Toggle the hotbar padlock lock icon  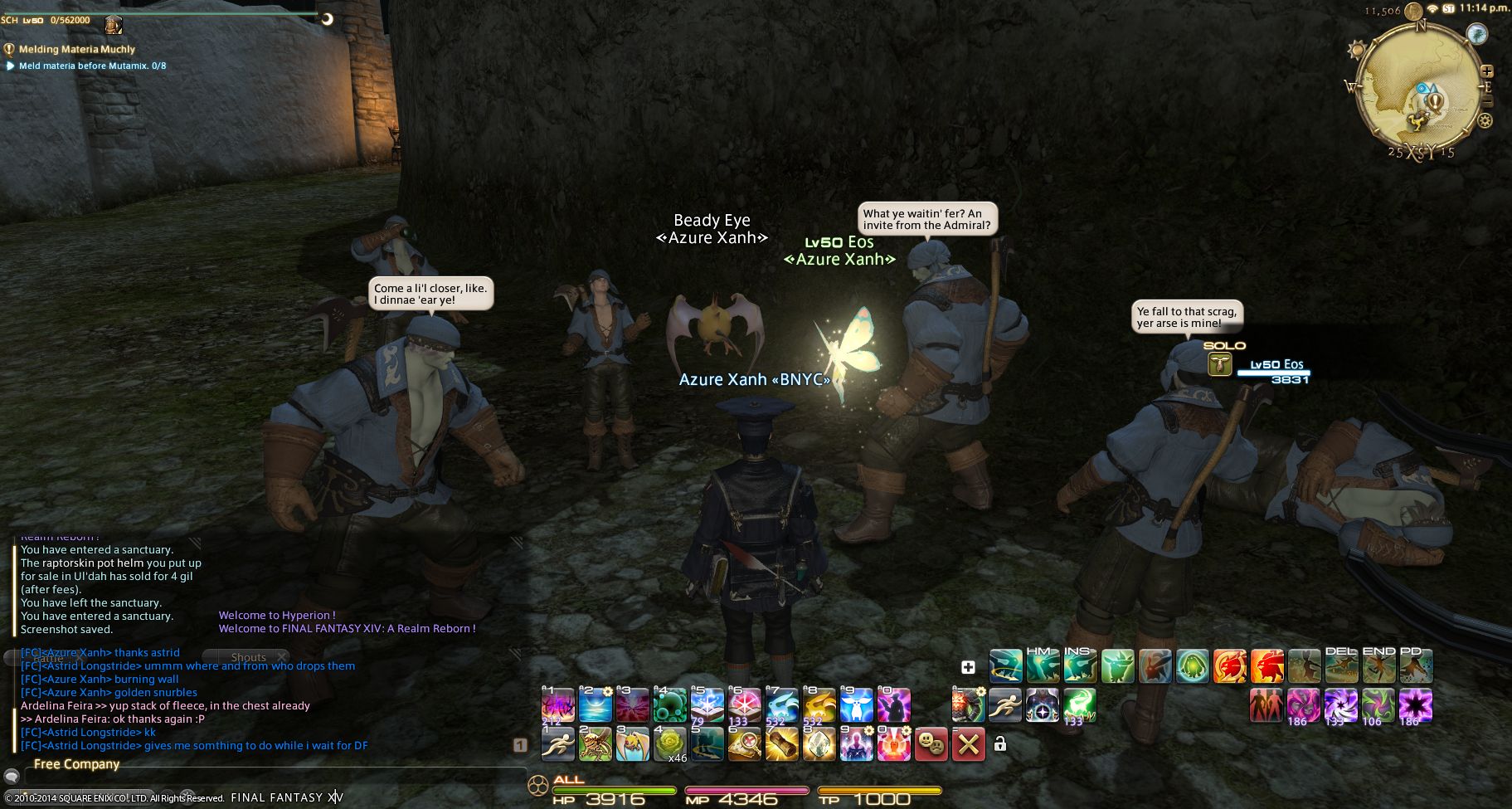(x=1000, y=744)
